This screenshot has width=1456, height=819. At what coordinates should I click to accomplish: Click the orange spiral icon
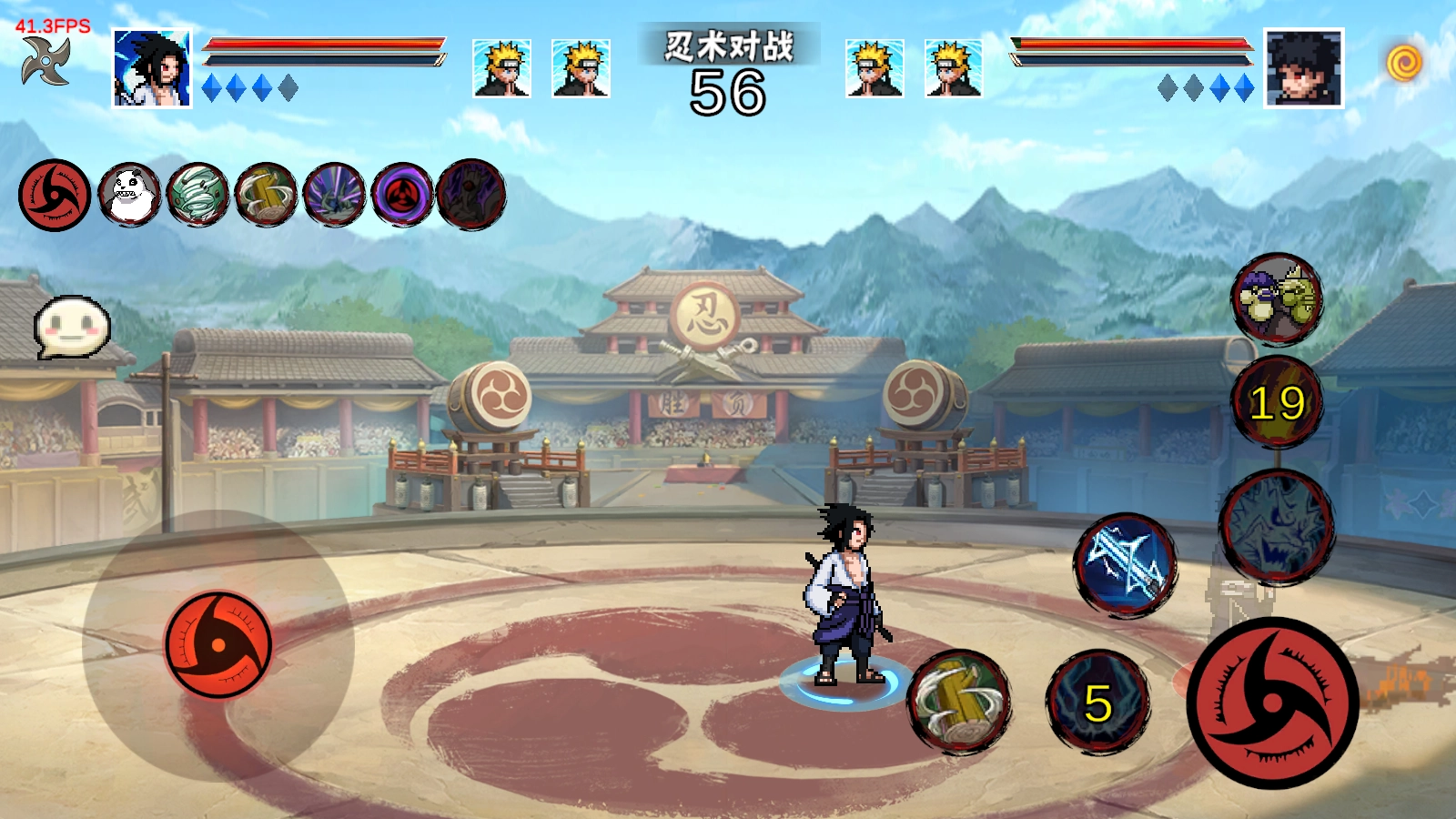pos(1404,63)
